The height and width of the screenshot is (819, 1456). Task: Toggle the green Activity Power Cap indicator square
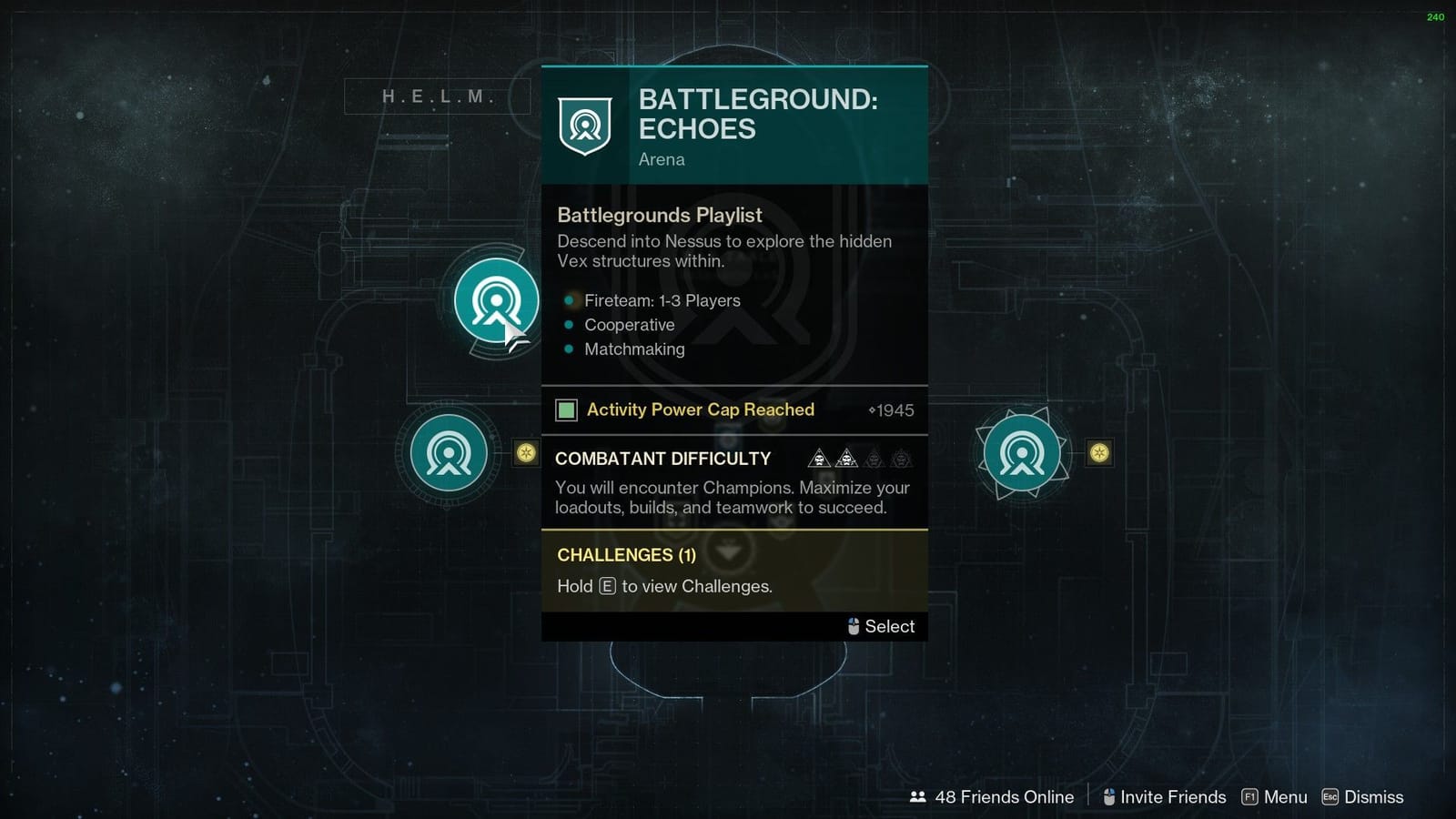pos(568,410)
